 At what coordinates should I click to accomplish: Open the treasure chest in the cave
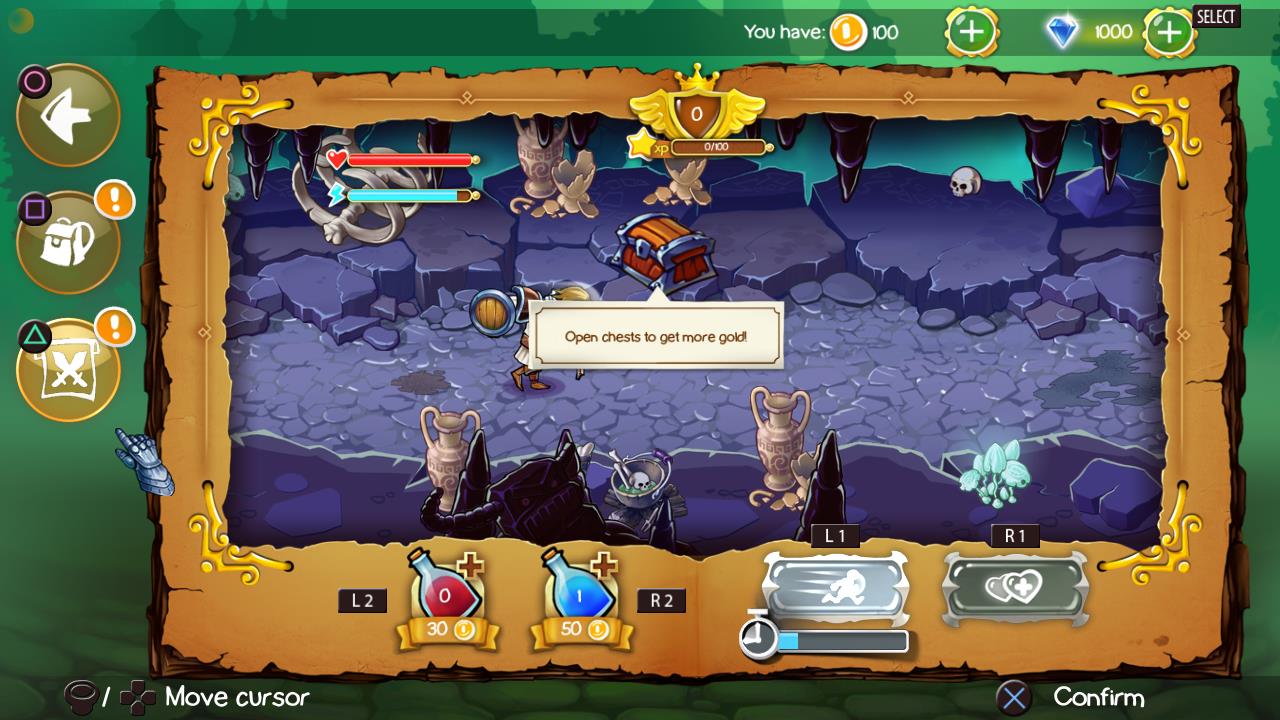tap(662, 251)
